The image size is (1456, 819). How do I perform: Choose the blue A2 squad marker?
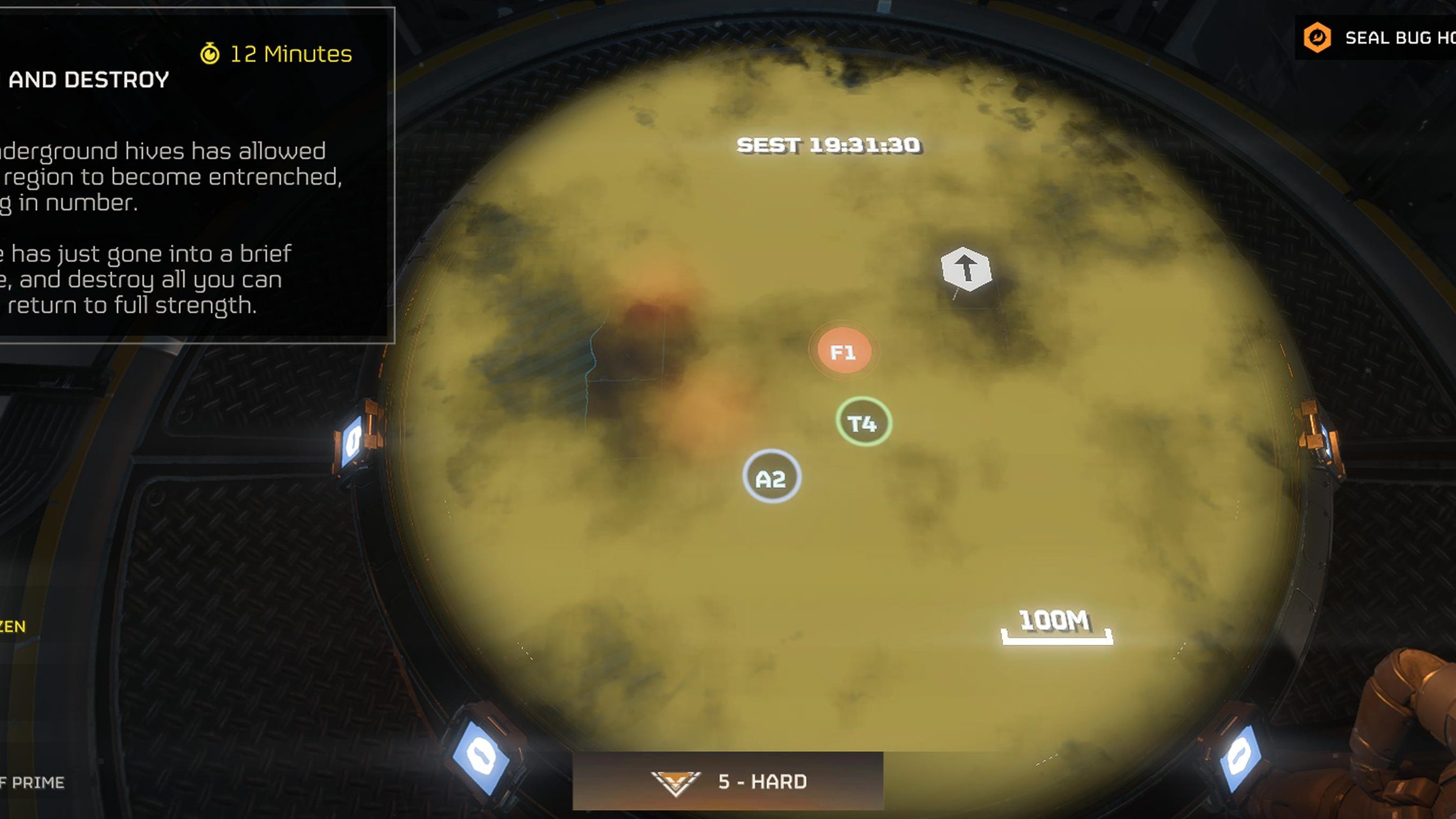pos(771,477)
